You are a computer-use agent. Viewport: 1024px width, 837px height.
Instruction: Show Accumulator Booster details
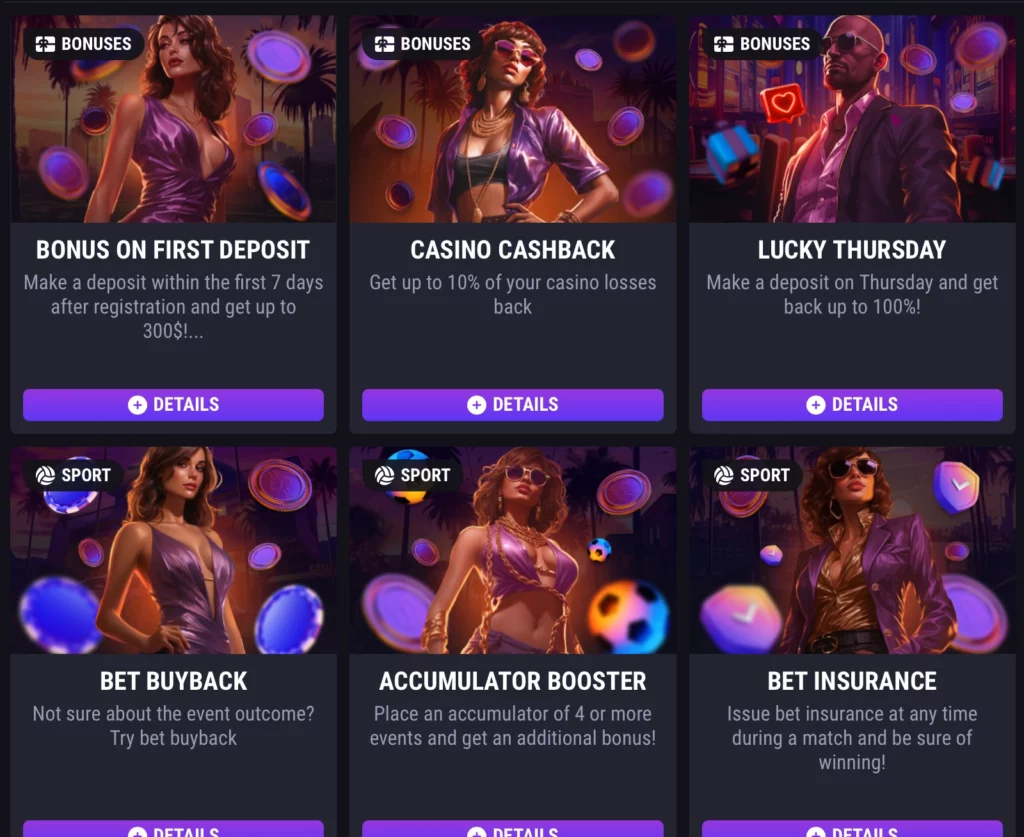coord(512,830)
